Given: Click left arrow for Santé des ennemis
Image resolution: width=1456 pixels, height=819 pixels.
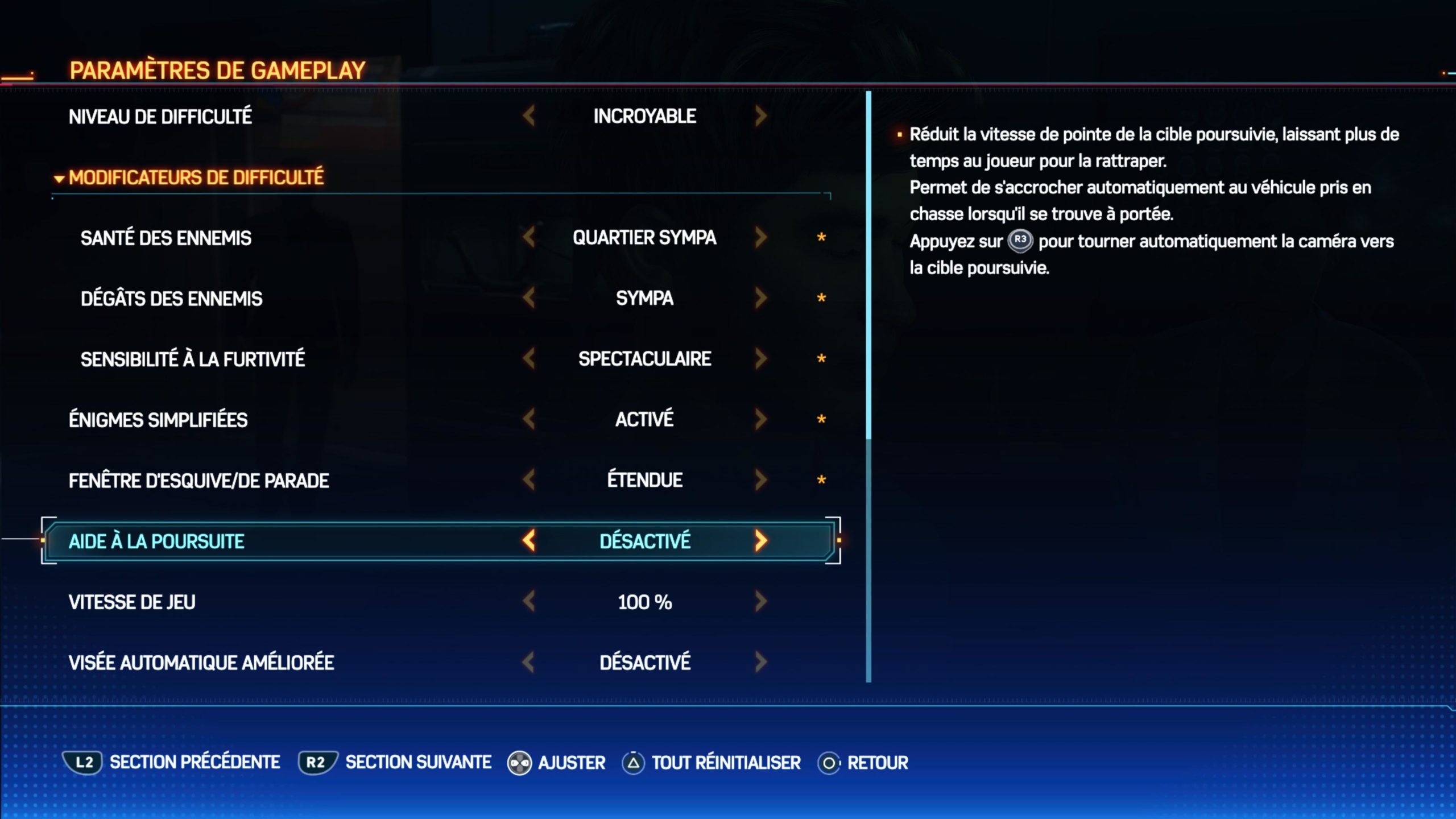Looking at the screenshot, I should [529, 238].
